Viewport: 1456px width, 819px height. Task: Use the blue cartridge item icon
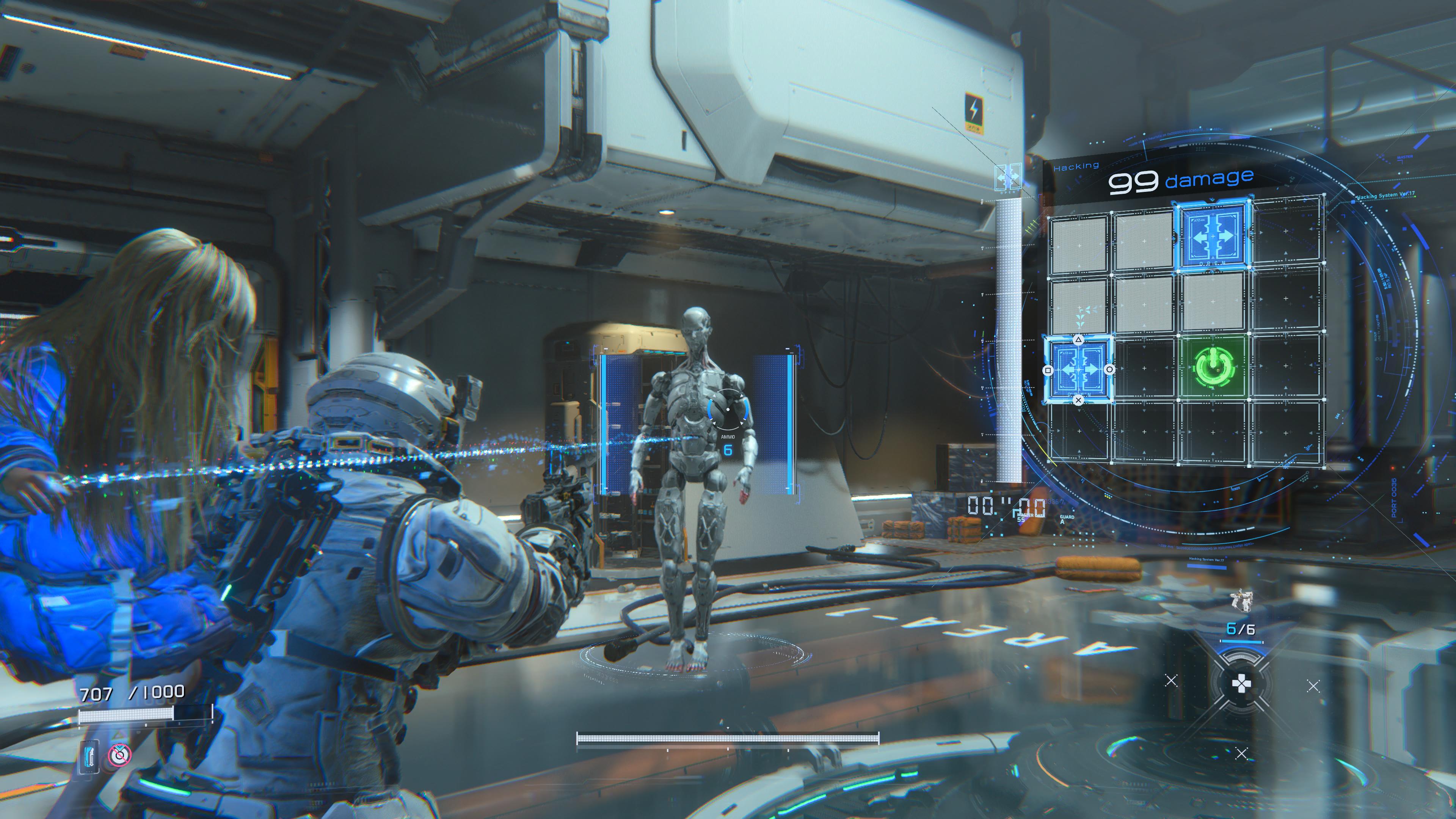pyautogui.click(x=89, y=756)
